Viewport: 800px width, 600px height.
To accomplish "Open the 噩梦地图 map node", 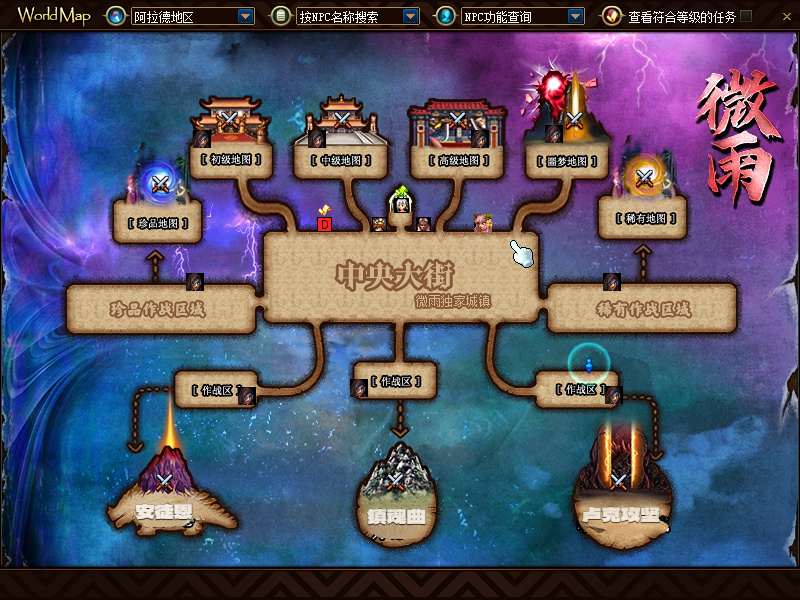I will (x=567, y=159).
